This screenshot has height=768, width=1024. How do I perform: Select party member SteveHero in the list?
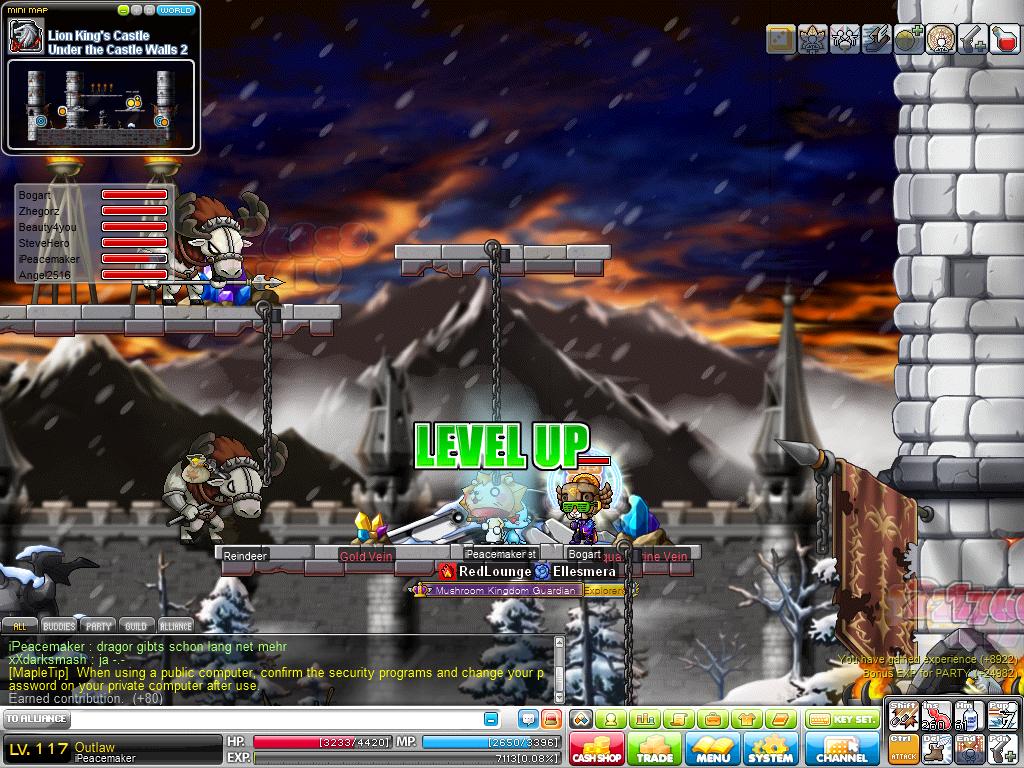44,243
